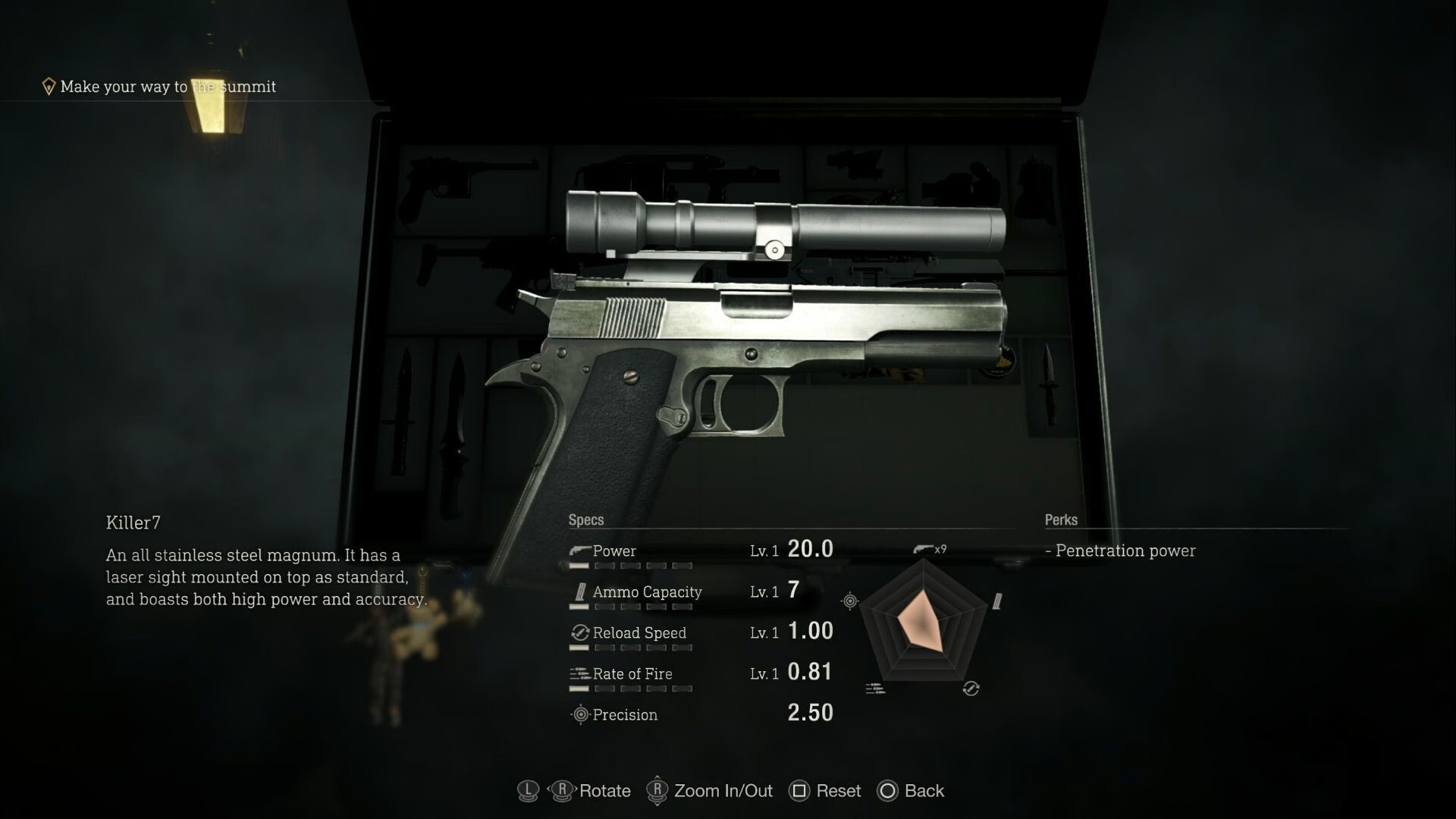Select the Rate of Fire icon

579,673
